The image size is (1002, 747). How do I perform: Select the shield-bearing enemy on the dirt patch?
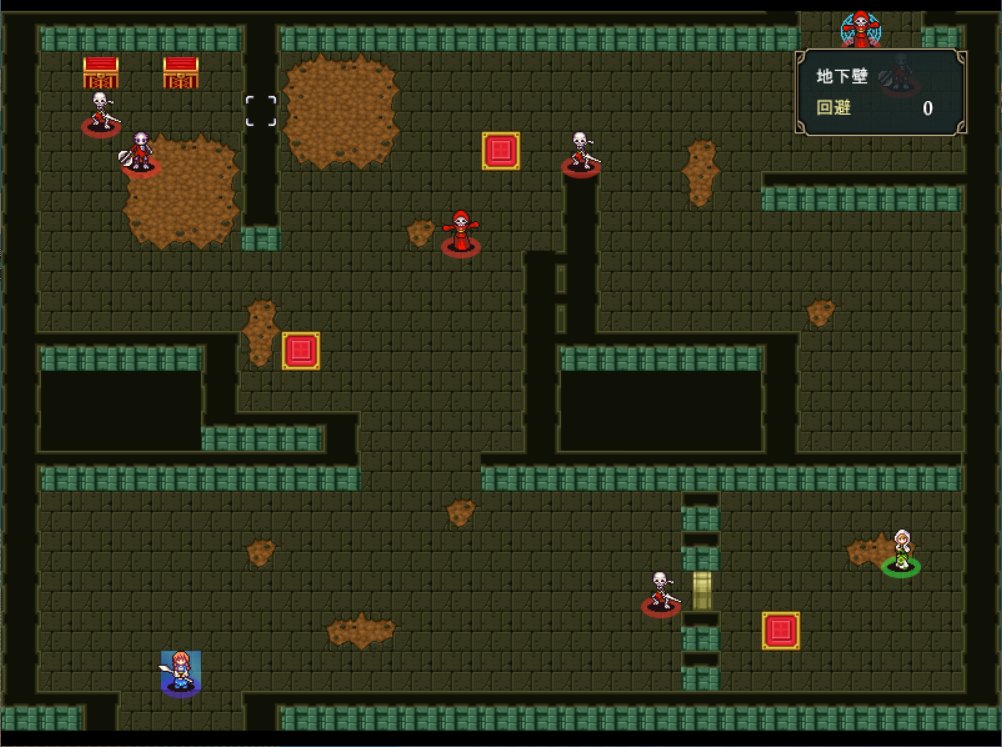point(140,153)
